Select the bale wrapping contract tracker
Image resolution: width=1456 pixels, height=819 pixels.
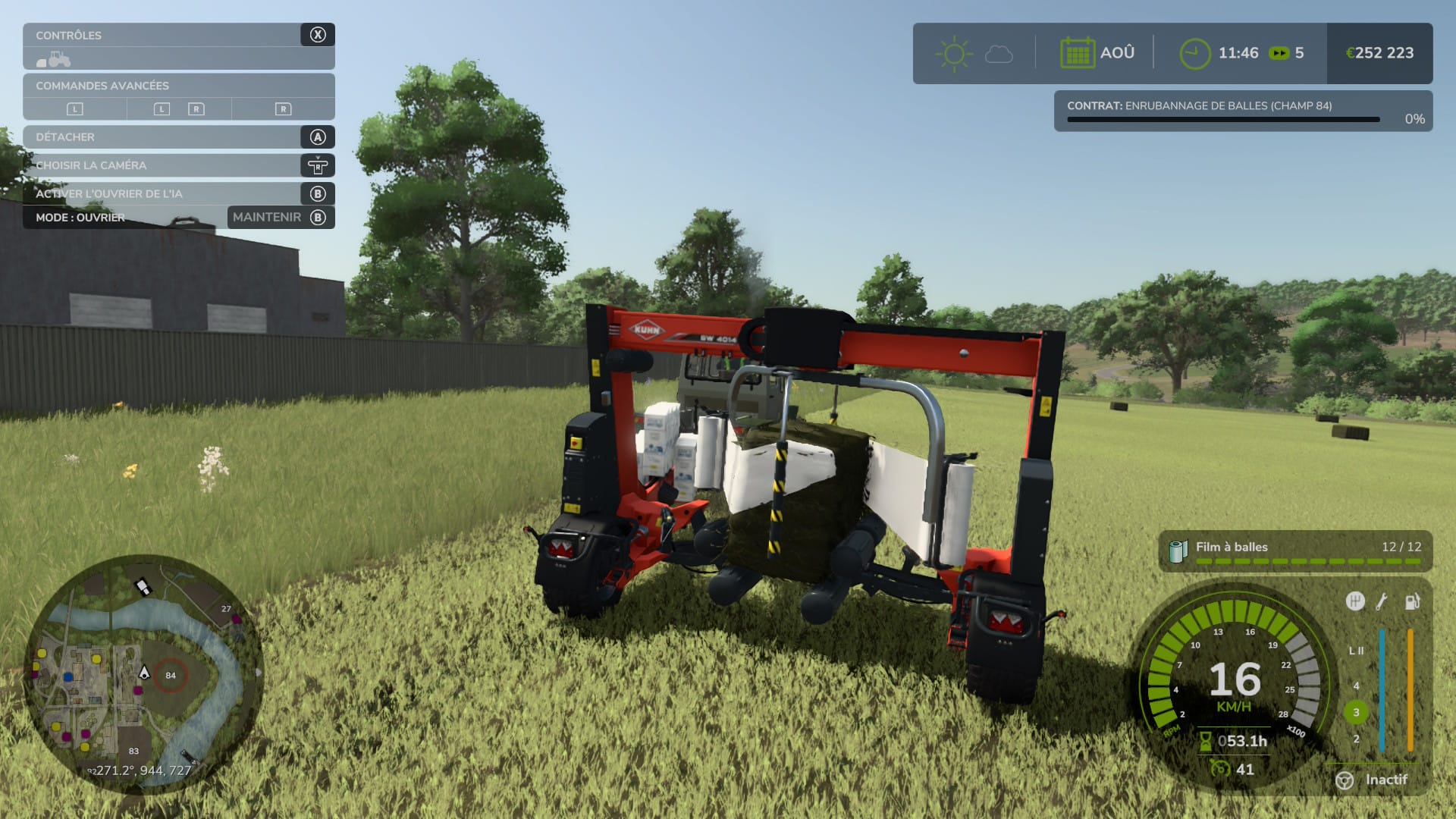click(x=1242, y=111)
